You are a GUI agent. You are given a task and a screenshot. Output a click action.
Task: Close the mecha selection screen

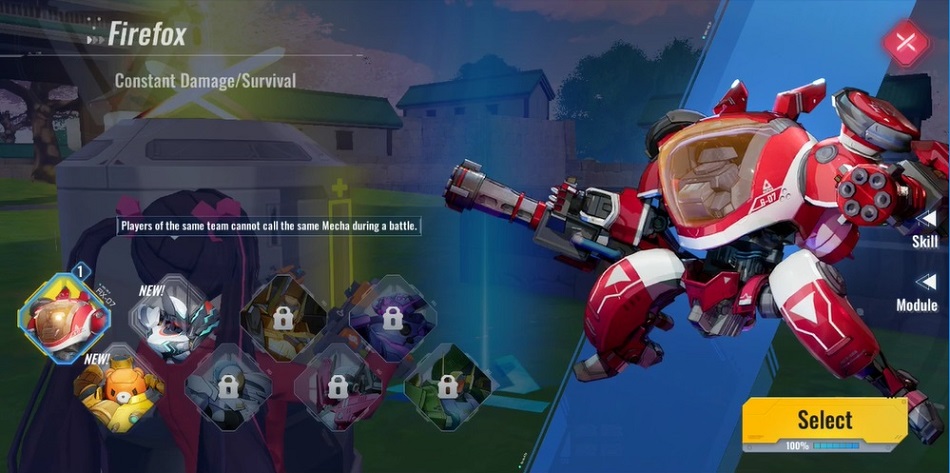[906, 43]
